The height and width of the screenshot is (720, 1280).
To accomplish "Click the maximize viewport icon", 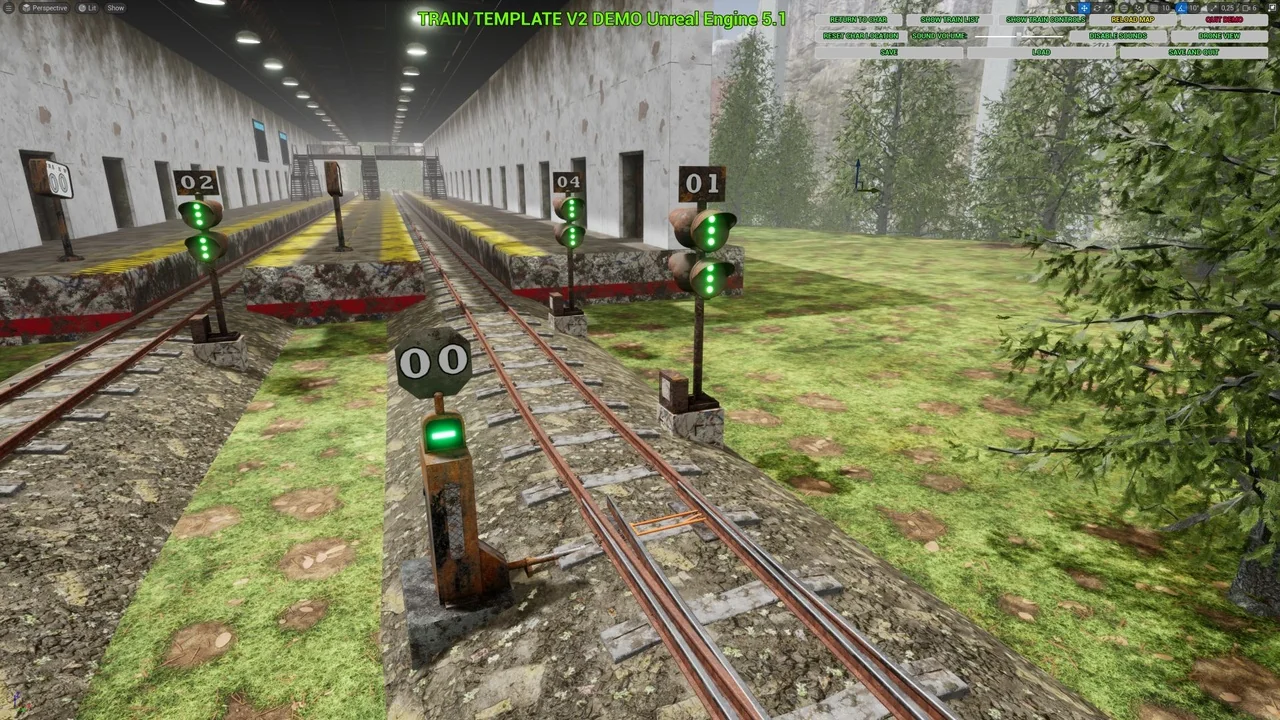I will [x=1272, y=7].
